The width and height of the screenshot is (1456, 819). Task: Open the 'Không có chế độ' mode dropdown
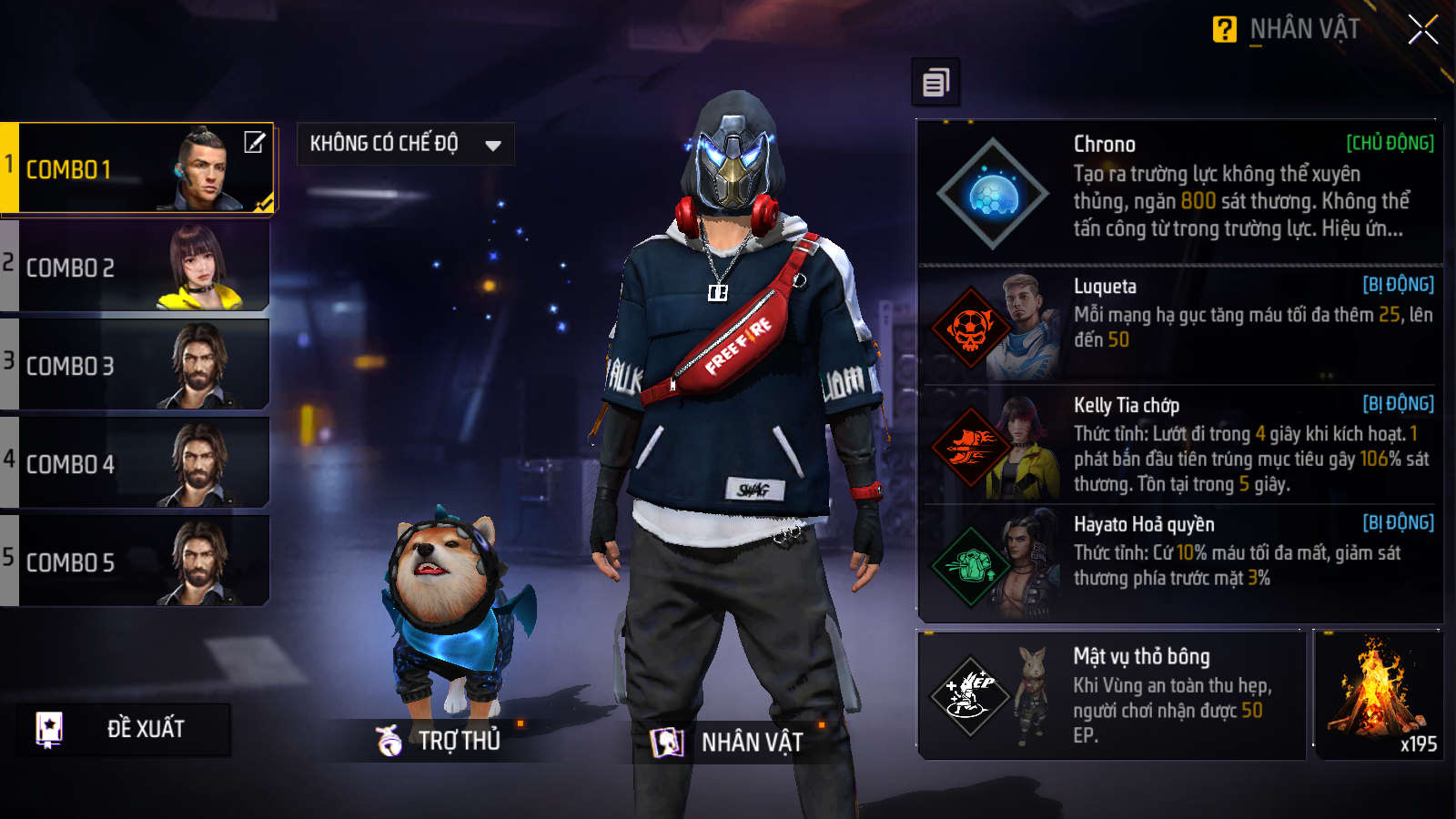pyautogui.click(x=405, y=144)
